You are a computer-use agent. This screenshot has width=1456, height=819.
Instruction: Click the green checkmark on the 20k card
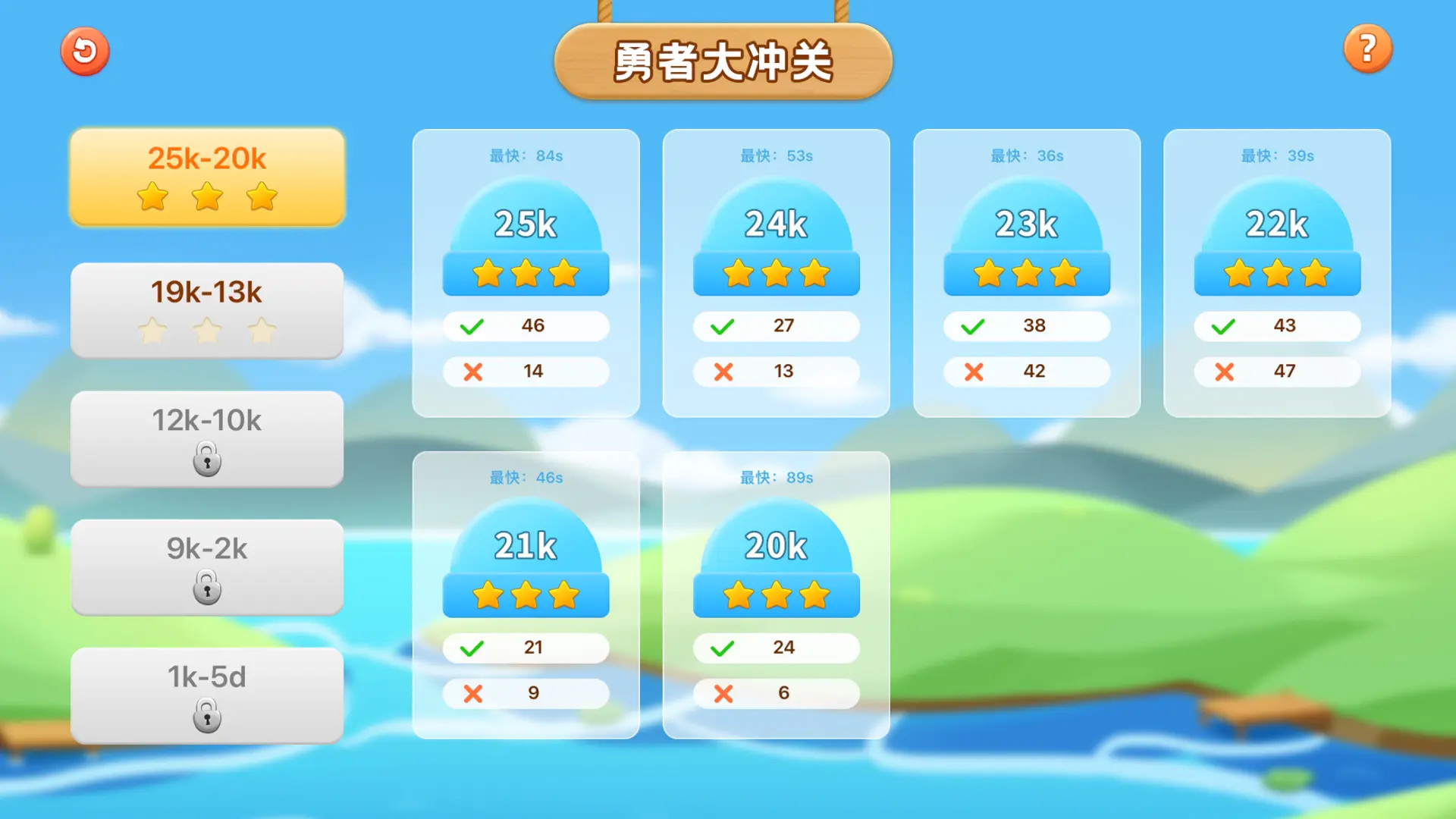click(722, 647)
